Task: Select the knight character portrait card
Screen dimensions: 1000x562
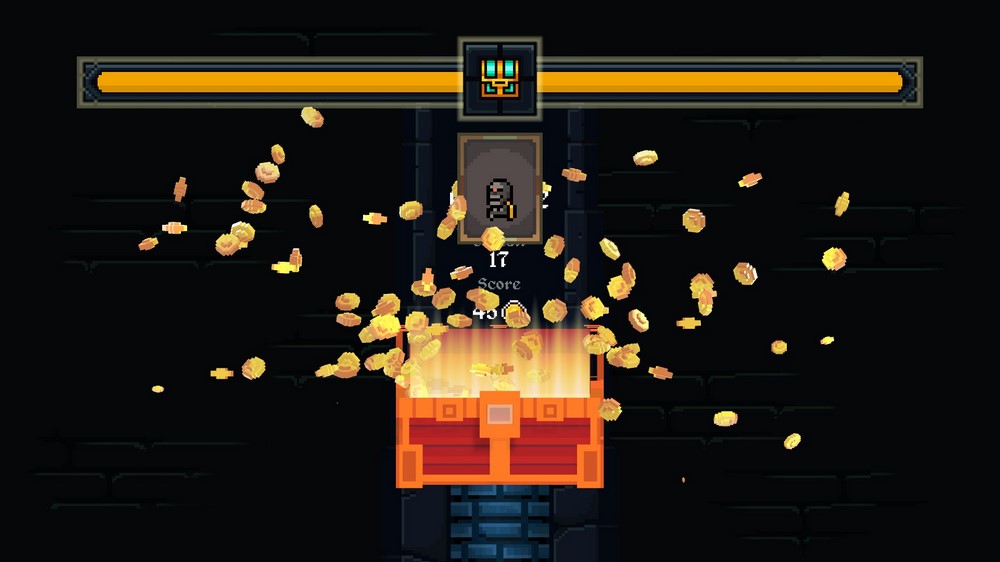Action: coord(500,188)
